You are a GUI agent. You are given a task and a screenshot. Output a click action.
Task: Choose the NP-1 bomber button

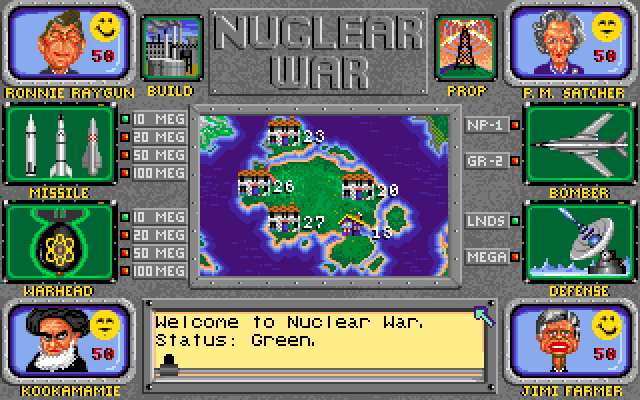[x=488, y=125]
